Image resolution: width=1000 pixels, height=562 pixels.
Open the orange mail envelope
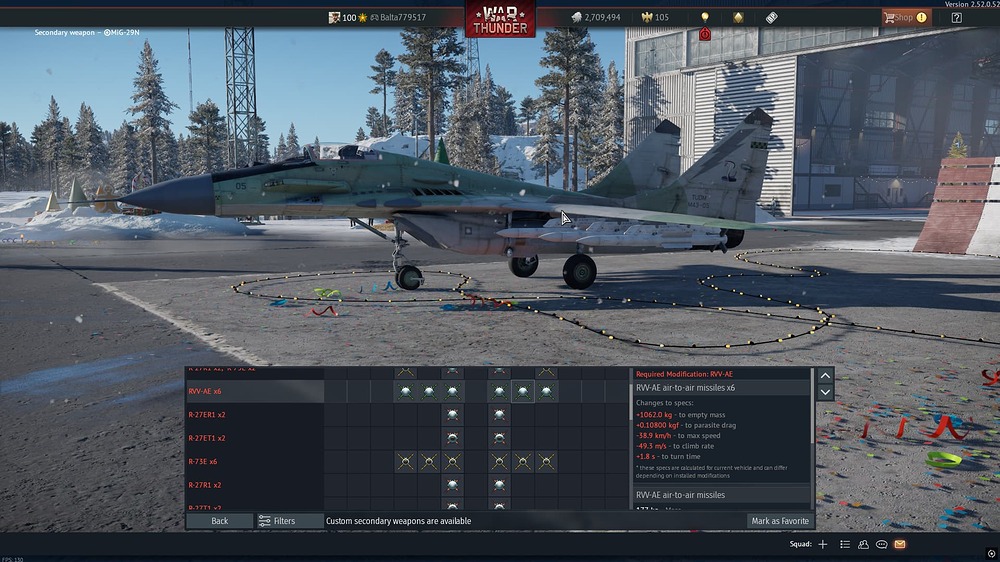(x=900, y=544)
